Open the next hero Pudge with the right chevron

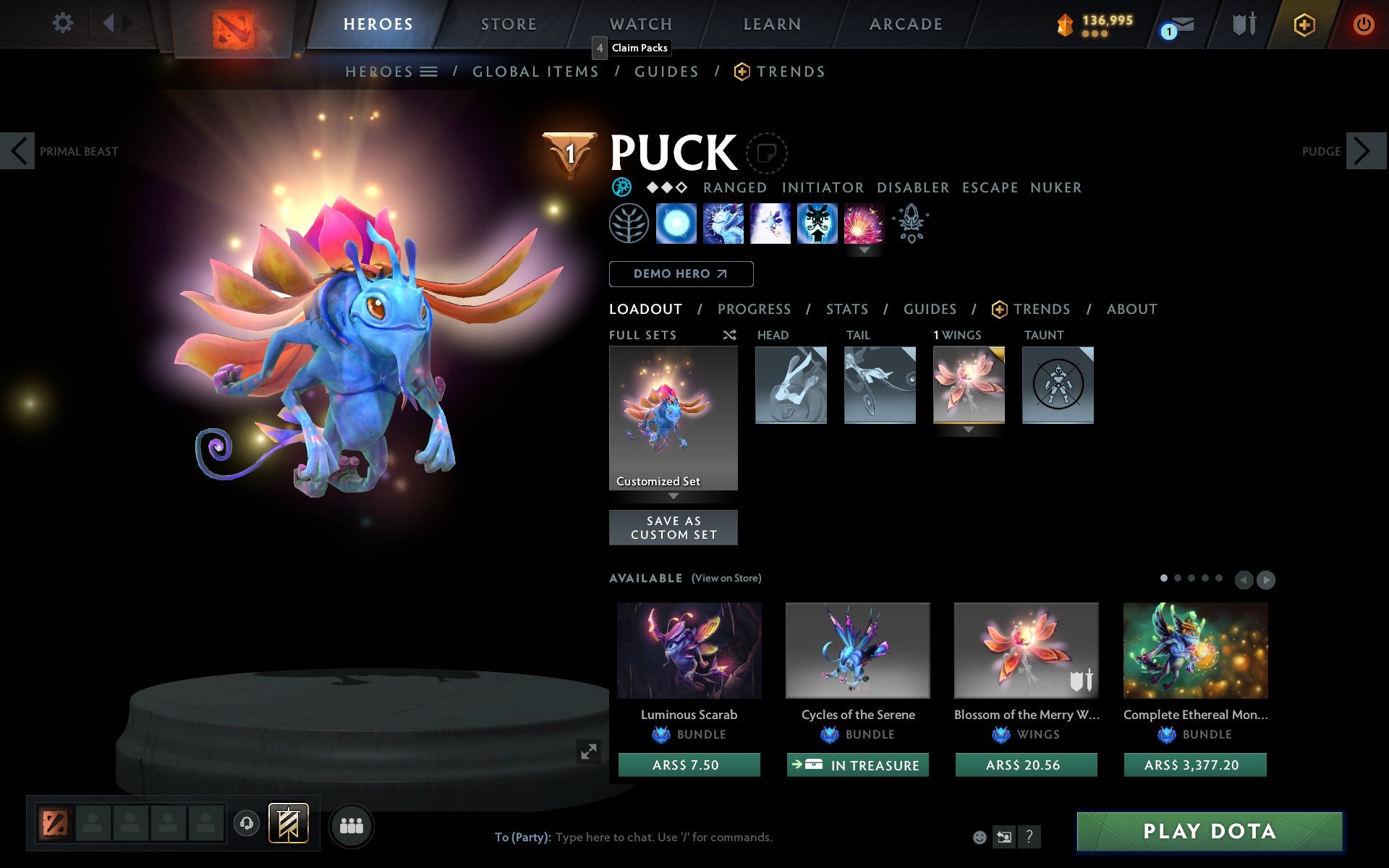pyautogui.click(x=1366, y=151)
